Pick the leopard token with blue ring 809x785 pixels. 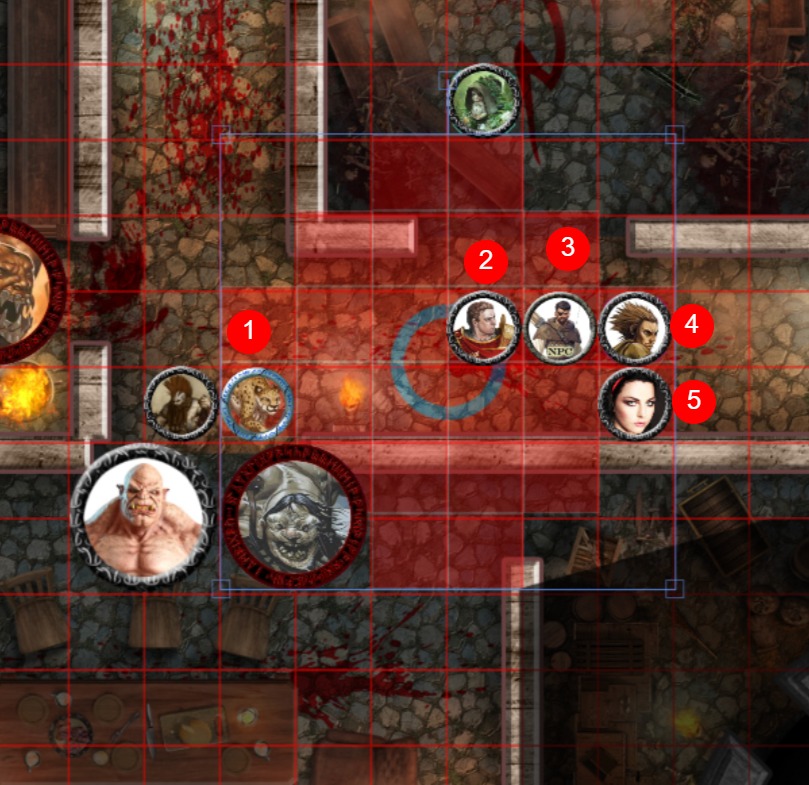click(x=257, y=404)
